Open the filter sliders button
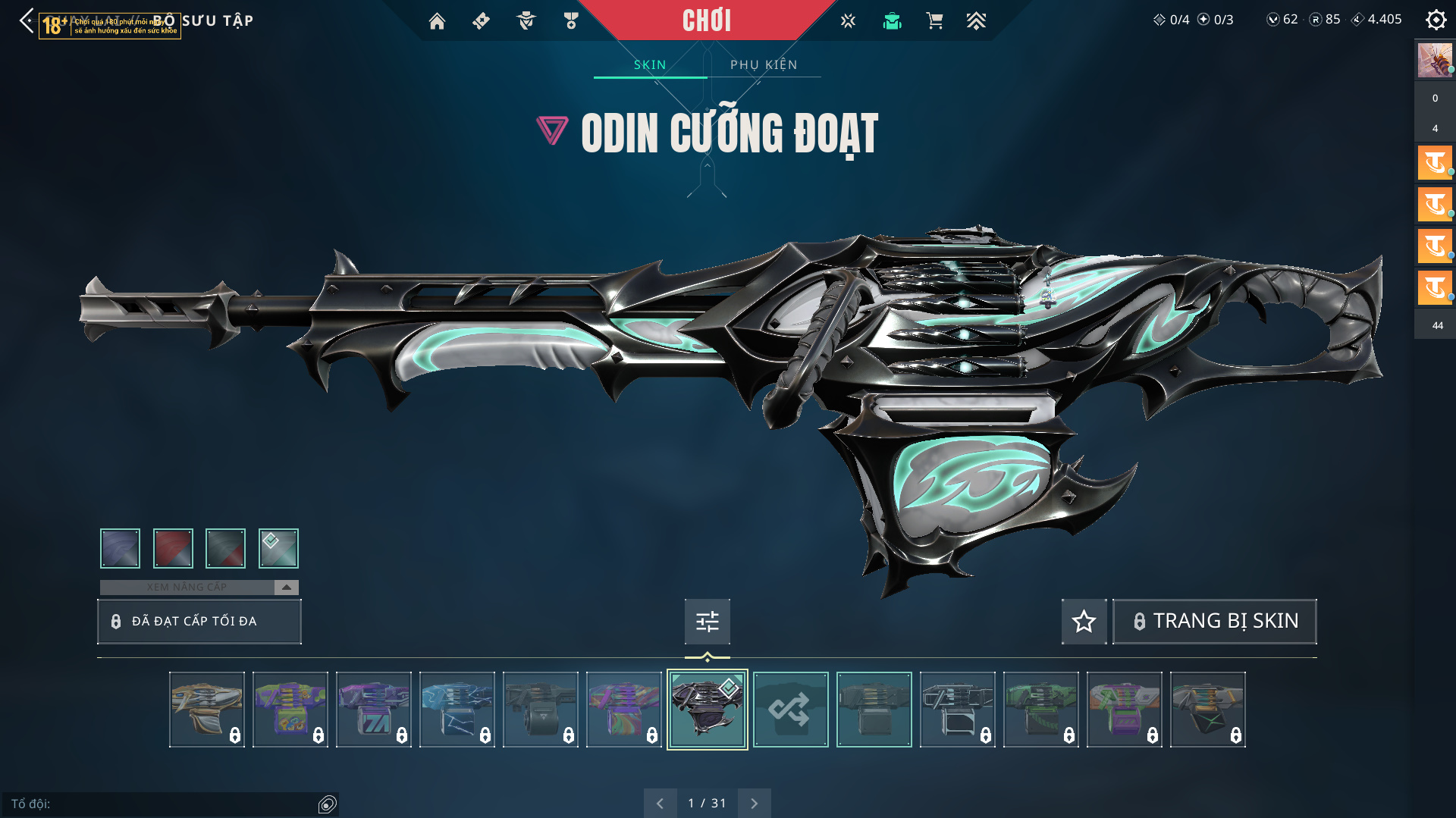Image resolution: width=1456 pixels, height=818 pixels. [707, 622]
